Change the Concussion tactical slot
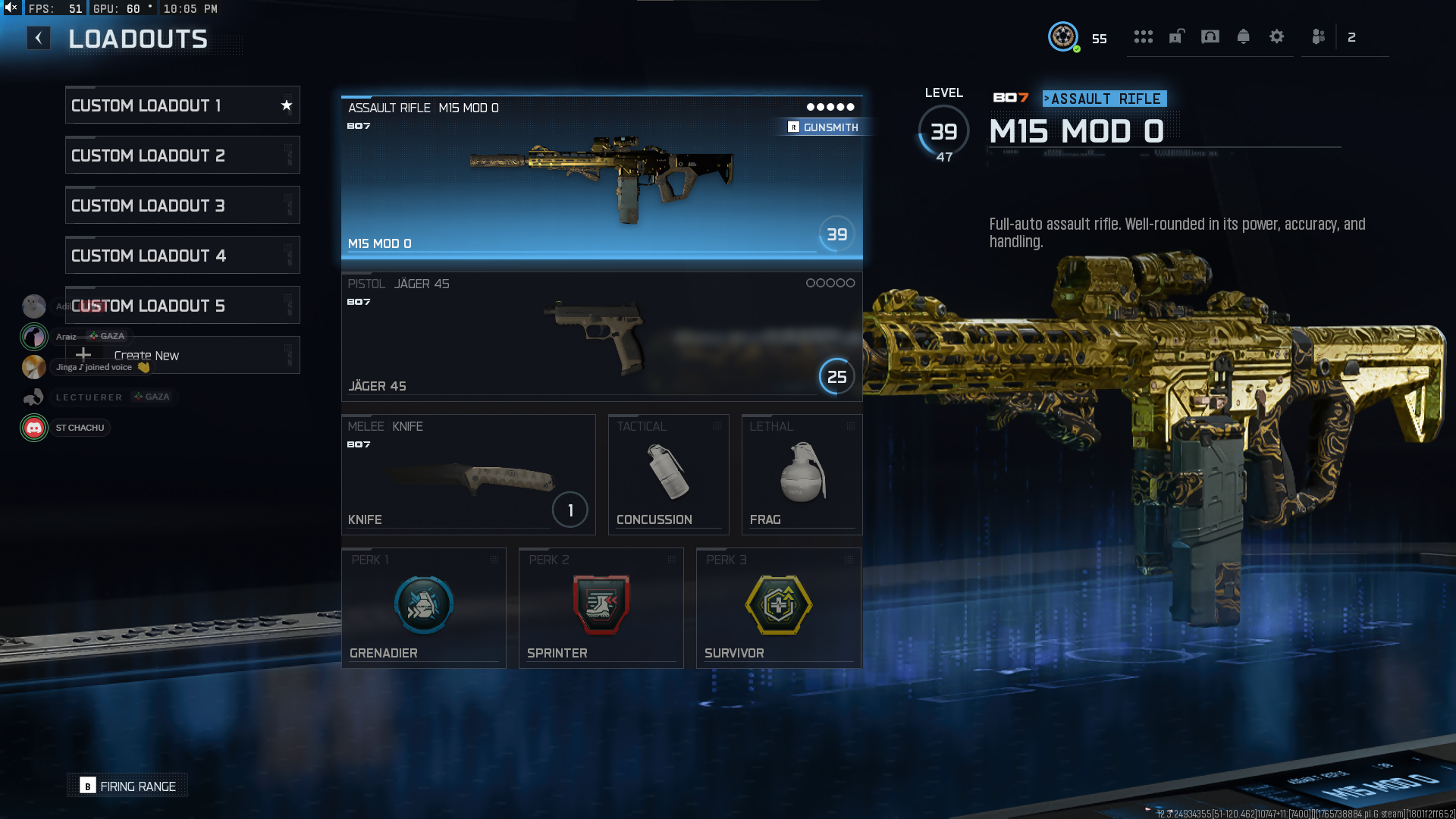 tap(668, 475)
